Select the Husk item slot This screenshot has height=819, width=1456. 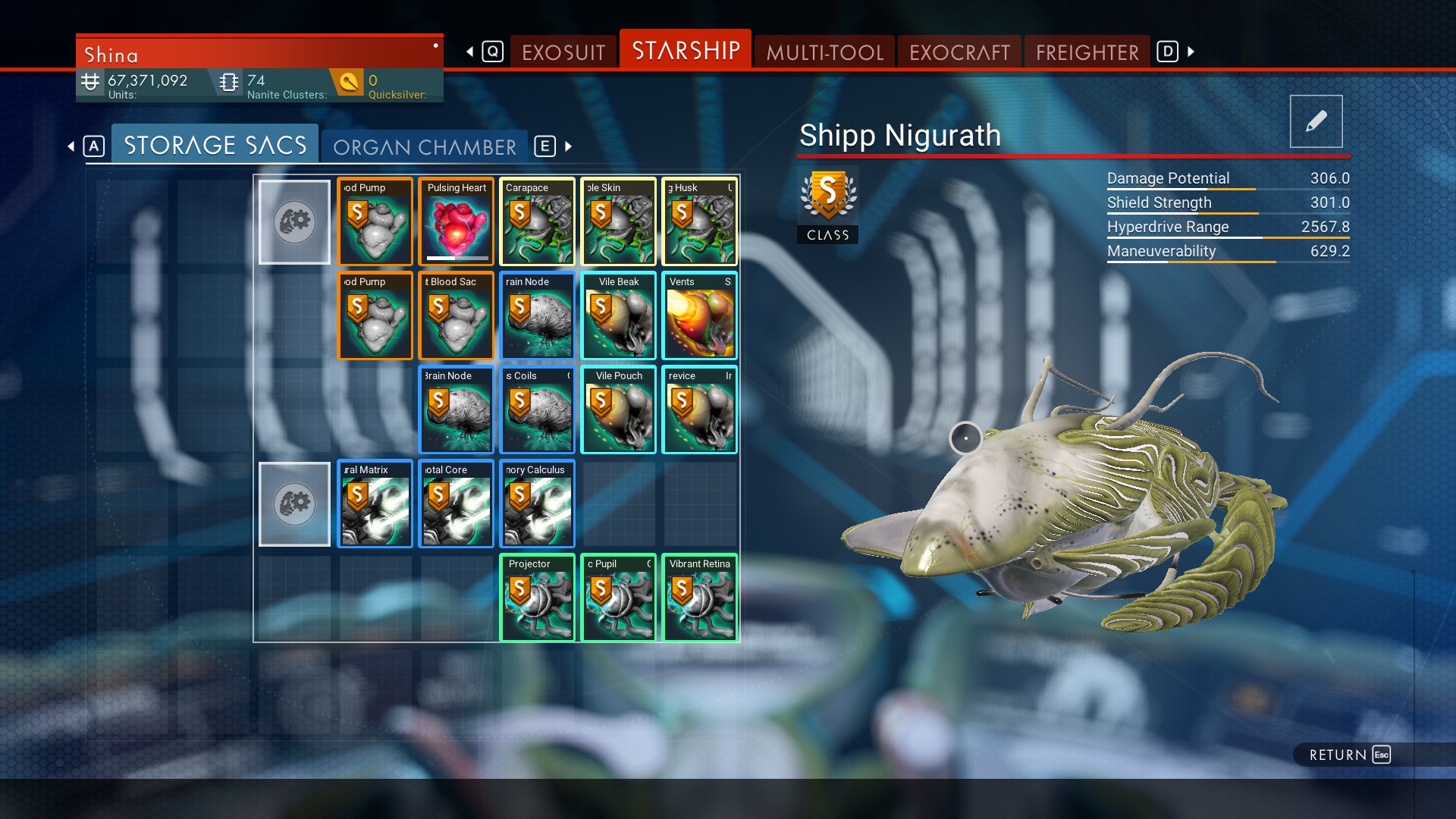click(x=700, y=221)
